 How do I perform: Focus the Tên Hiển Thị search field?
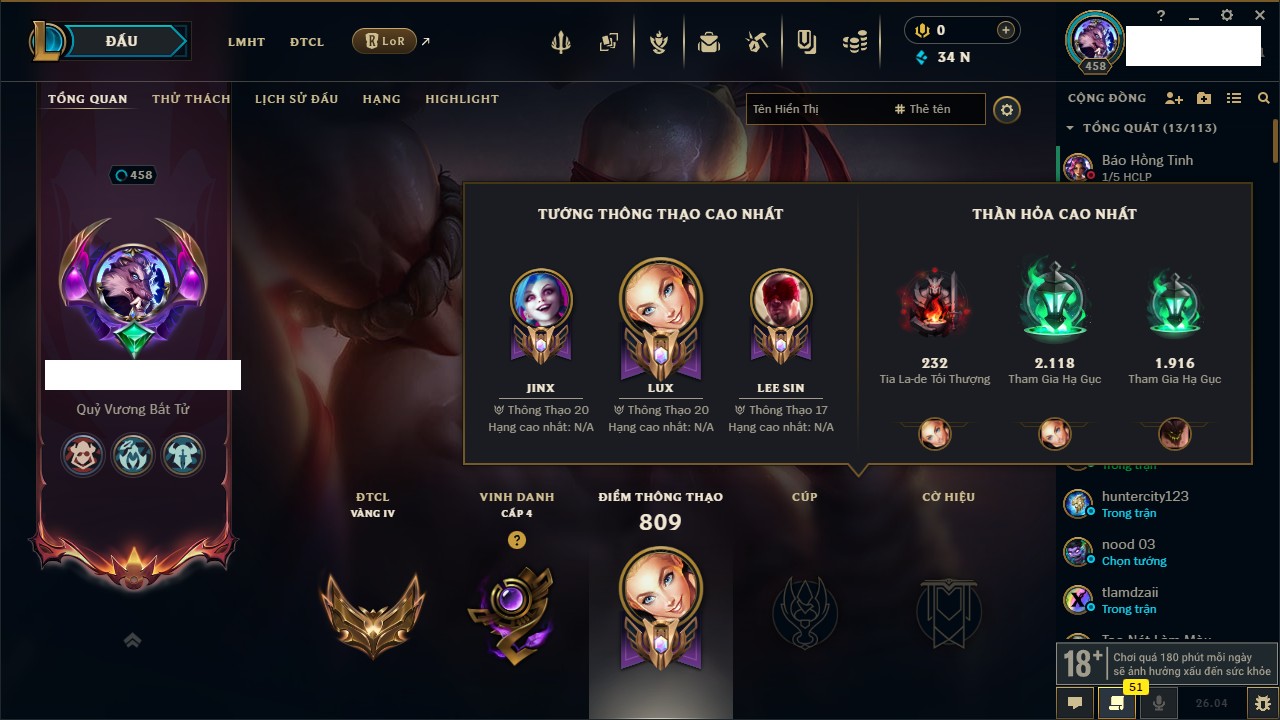coord(815,109)
